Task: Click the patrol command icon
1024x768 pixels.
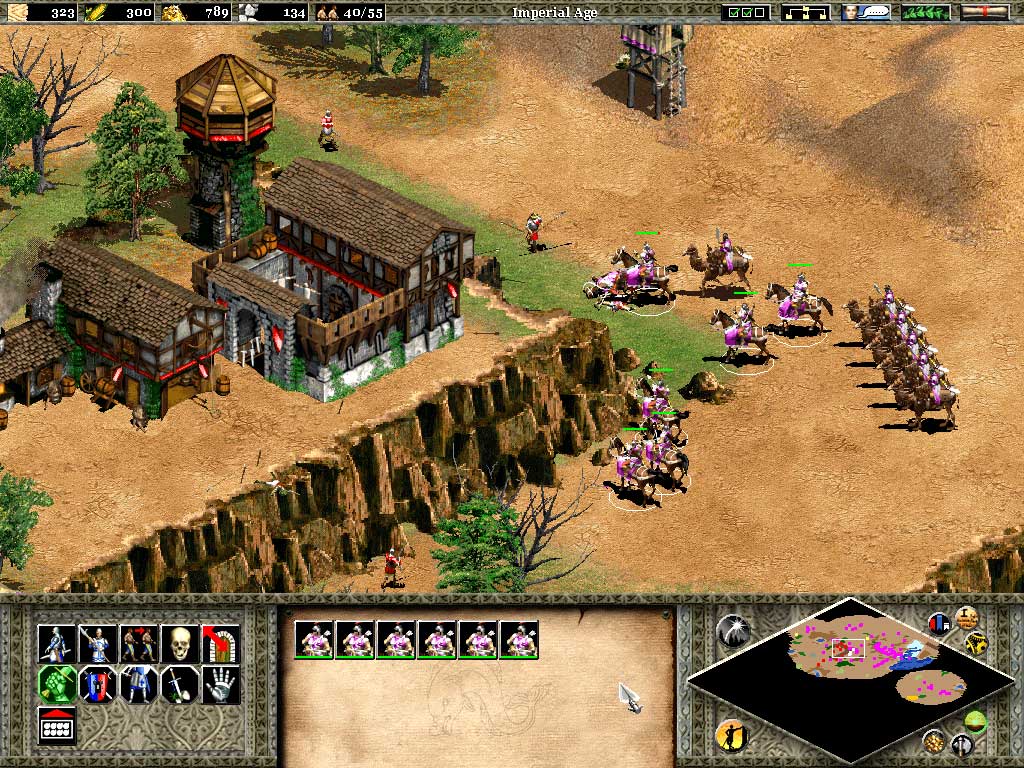Action: [x=138, y=643]
